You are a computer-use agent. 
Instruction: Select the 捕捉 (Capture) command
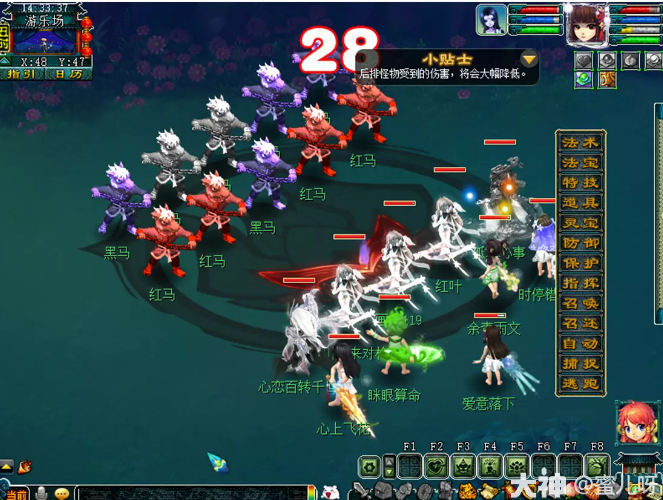pyautogui.click(x=580, y=363)
